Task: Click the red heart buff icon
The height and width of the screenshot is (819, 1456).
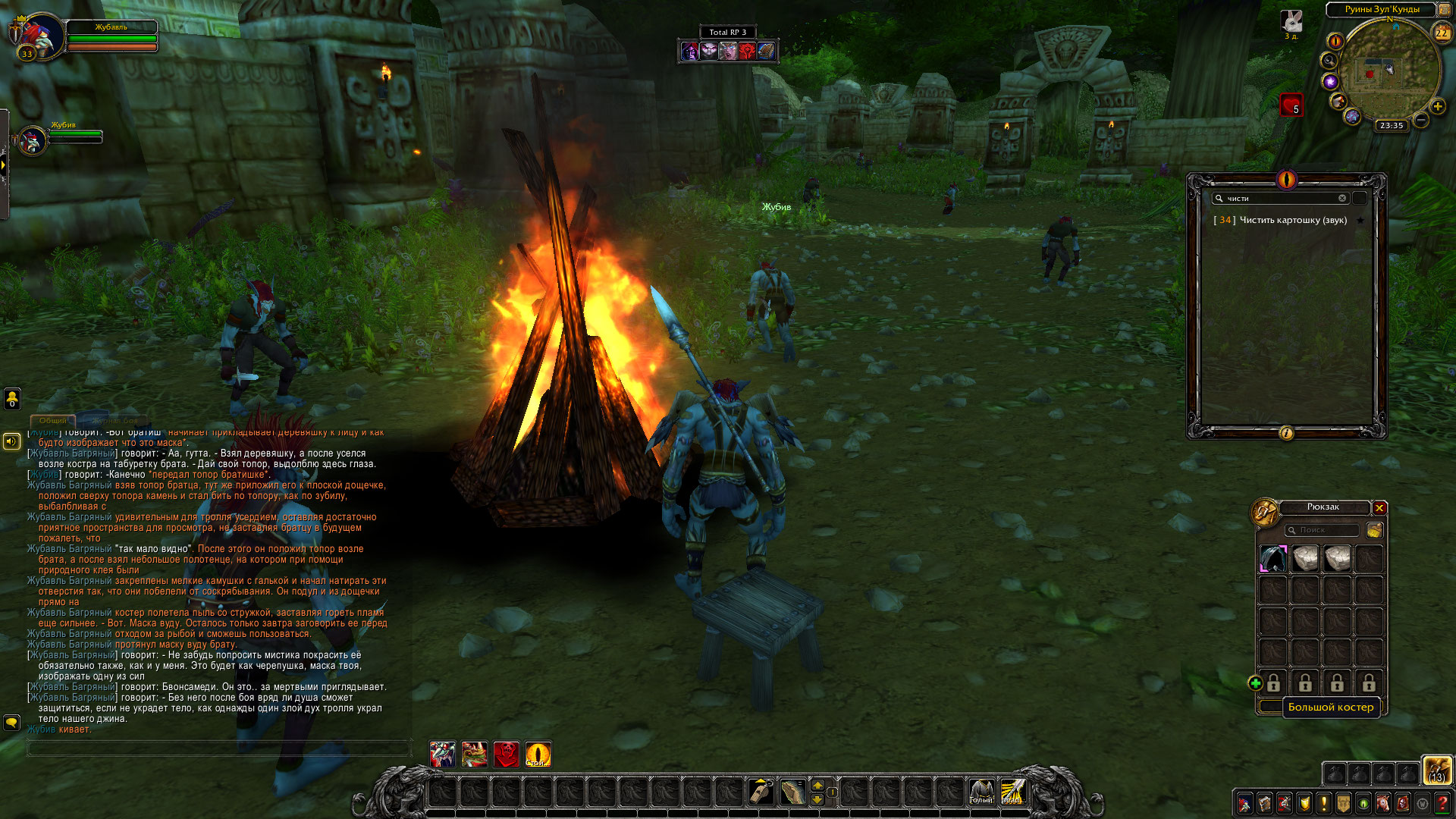Action: click(x=1291, y=104)
